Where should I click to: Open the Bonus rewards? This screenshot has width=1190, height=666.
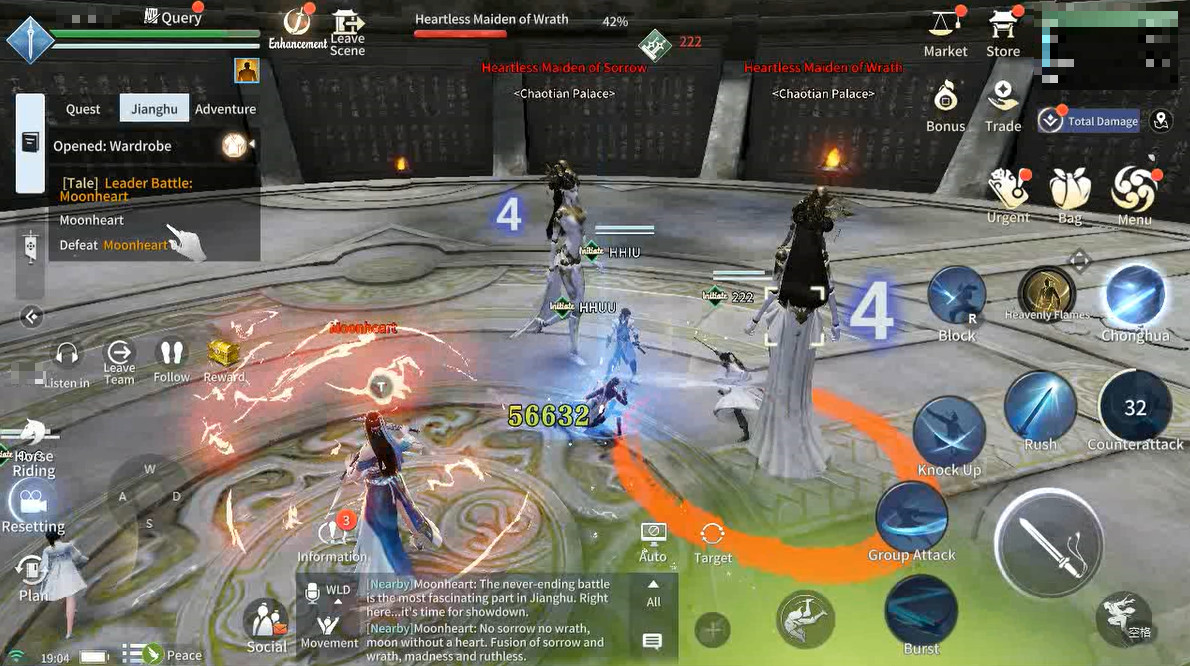click(945, 105)
